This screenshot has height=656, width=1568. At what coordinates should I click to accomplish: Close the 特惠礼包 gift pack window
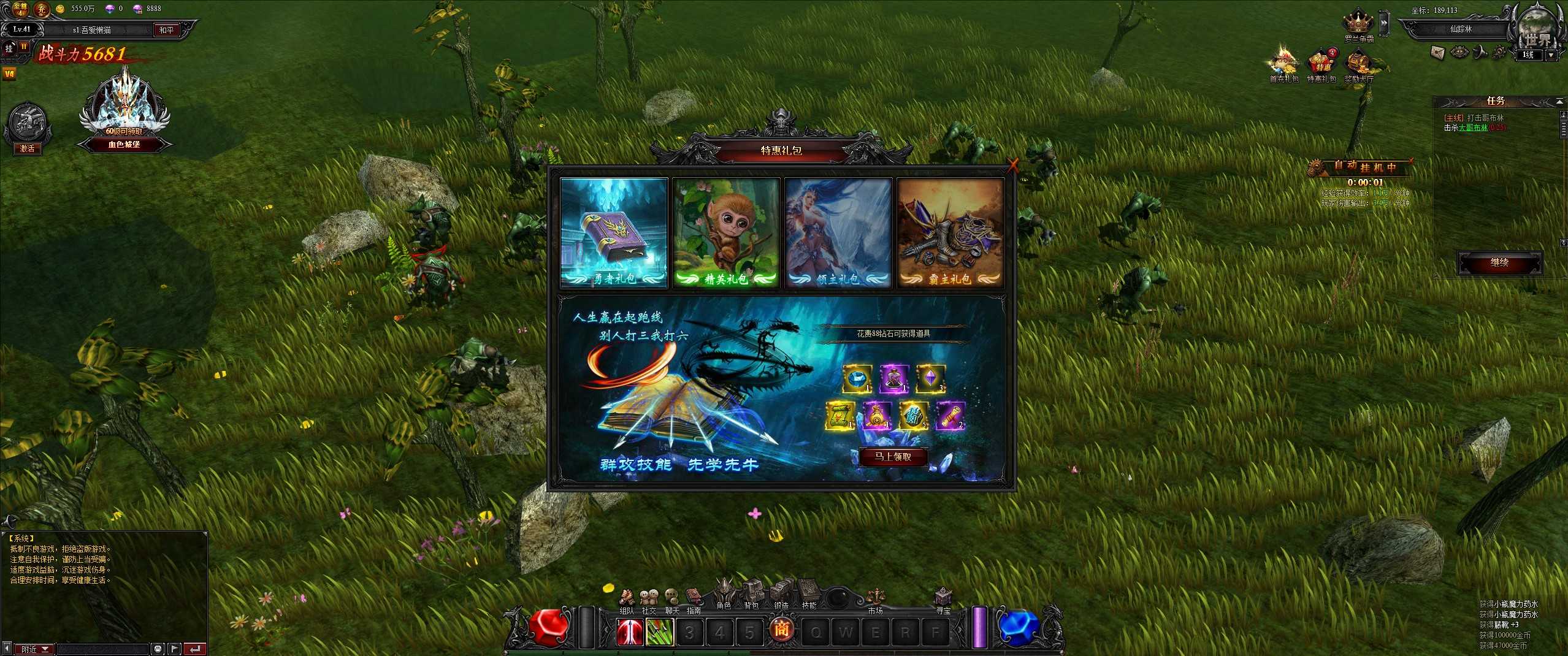coord(1013,164)
